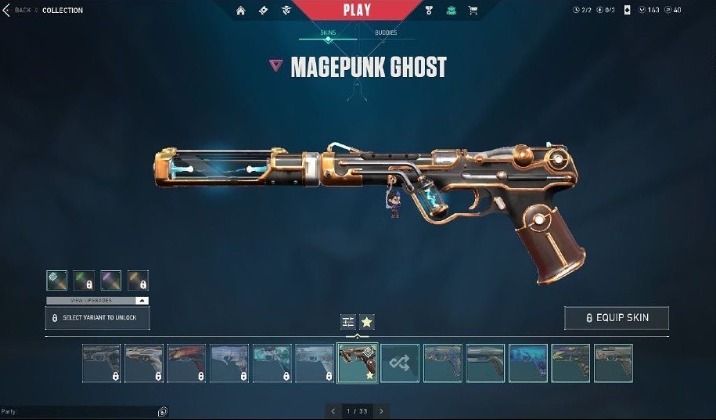The height and width of the screenshot is (420, 716).
Task: Switch to the Buddies tab
Action: coord(385,33)
